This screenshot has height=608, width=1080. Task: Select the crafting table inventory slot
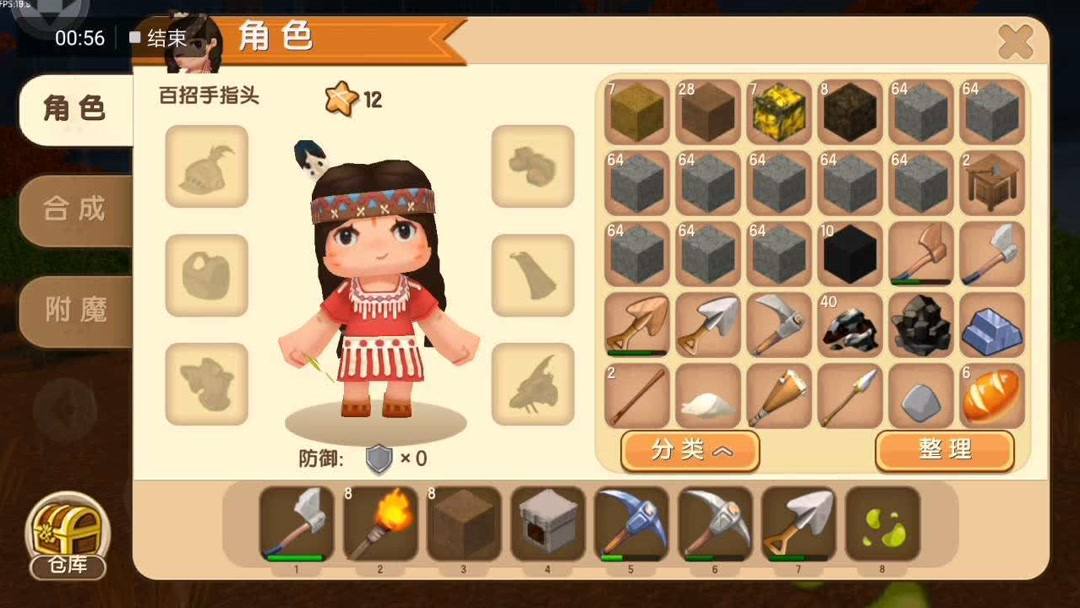[x=992, y=183]
